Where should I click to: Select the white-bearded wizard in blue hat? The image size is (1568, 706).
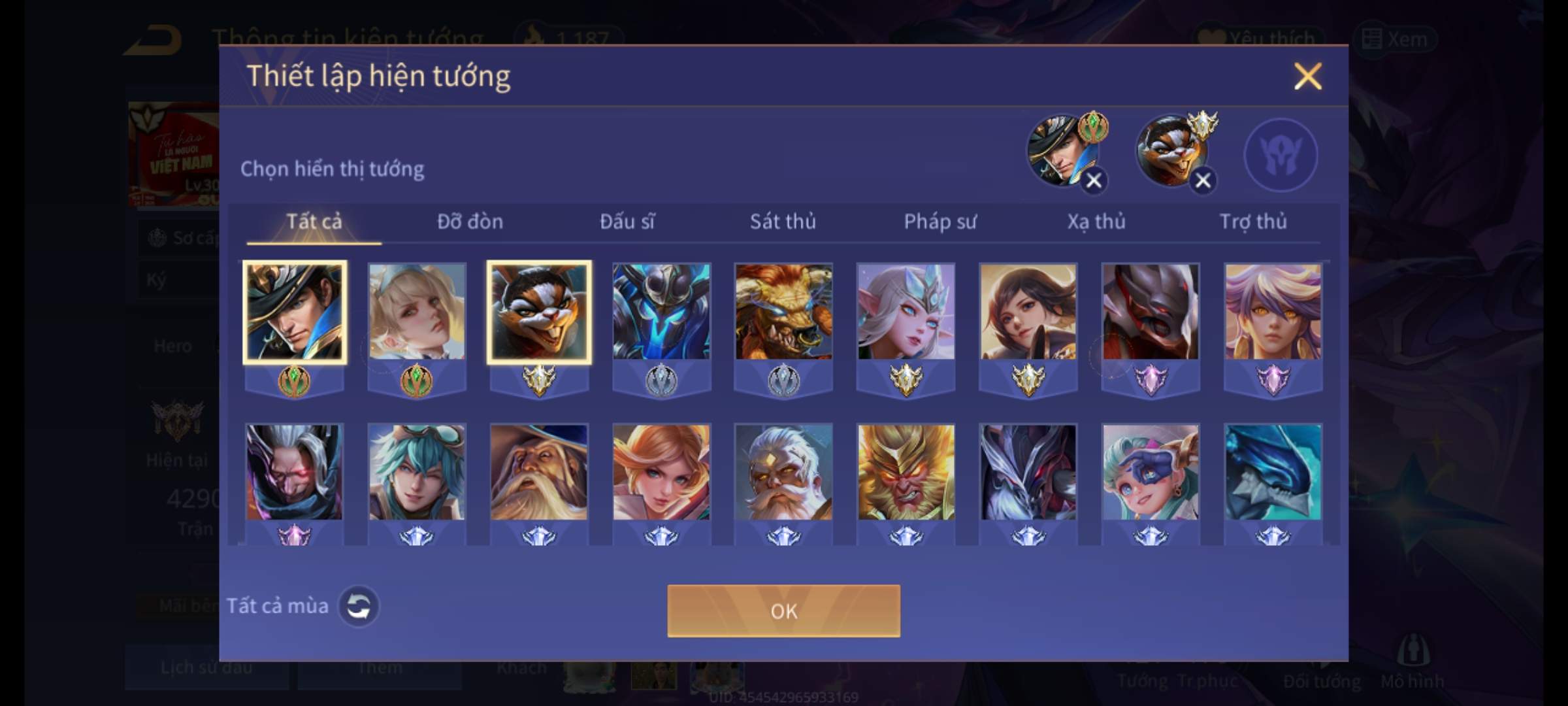point(539,473)
